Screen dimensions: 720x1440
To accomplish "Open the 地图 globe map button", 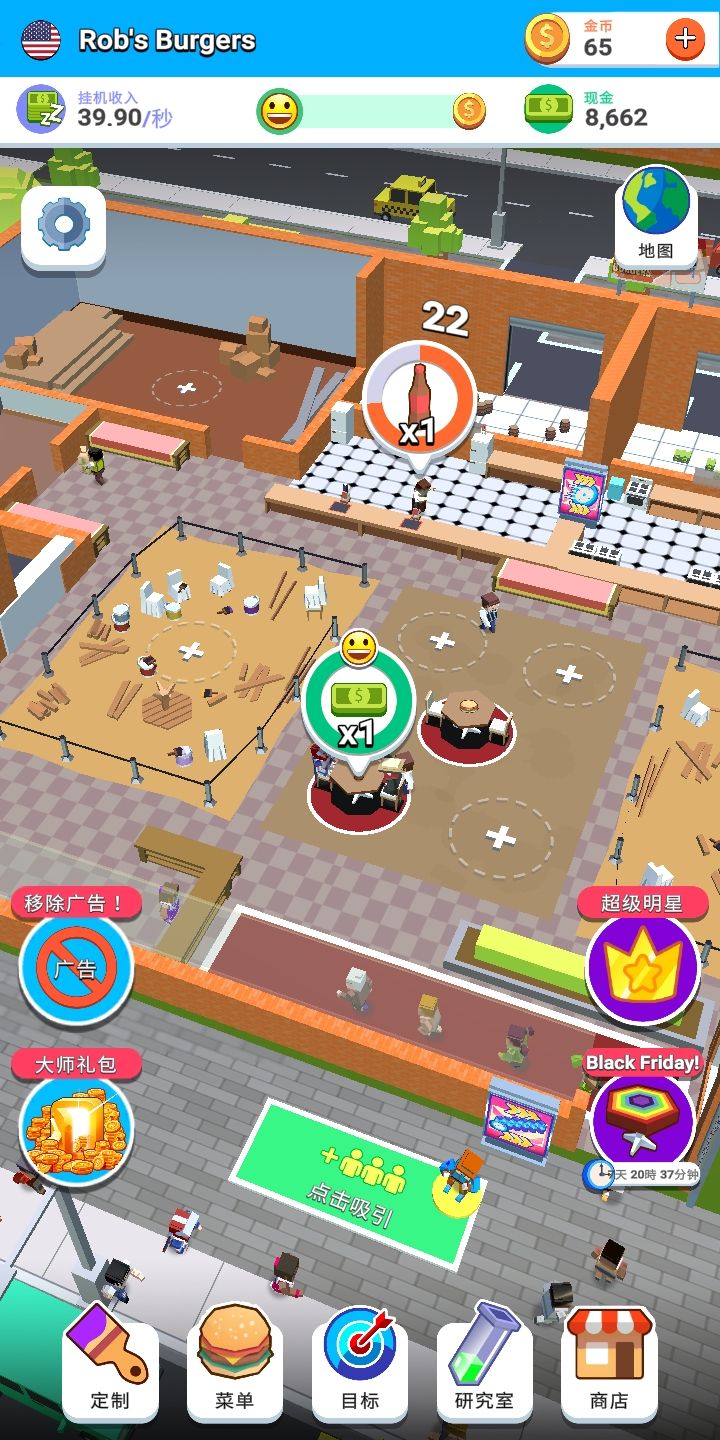I will point(656,214).
